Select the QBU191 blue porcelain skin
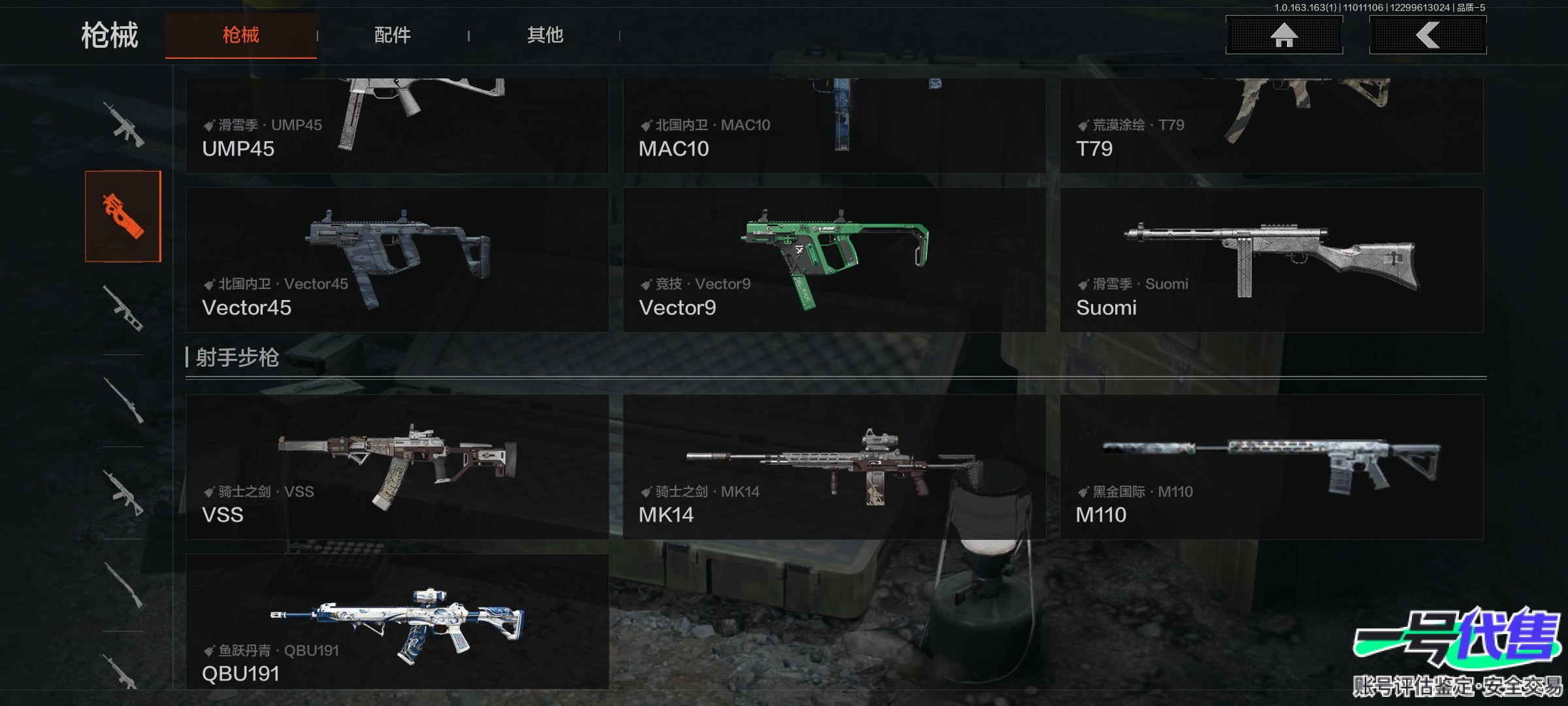1568x706 pixels. [x=397, y=622]
